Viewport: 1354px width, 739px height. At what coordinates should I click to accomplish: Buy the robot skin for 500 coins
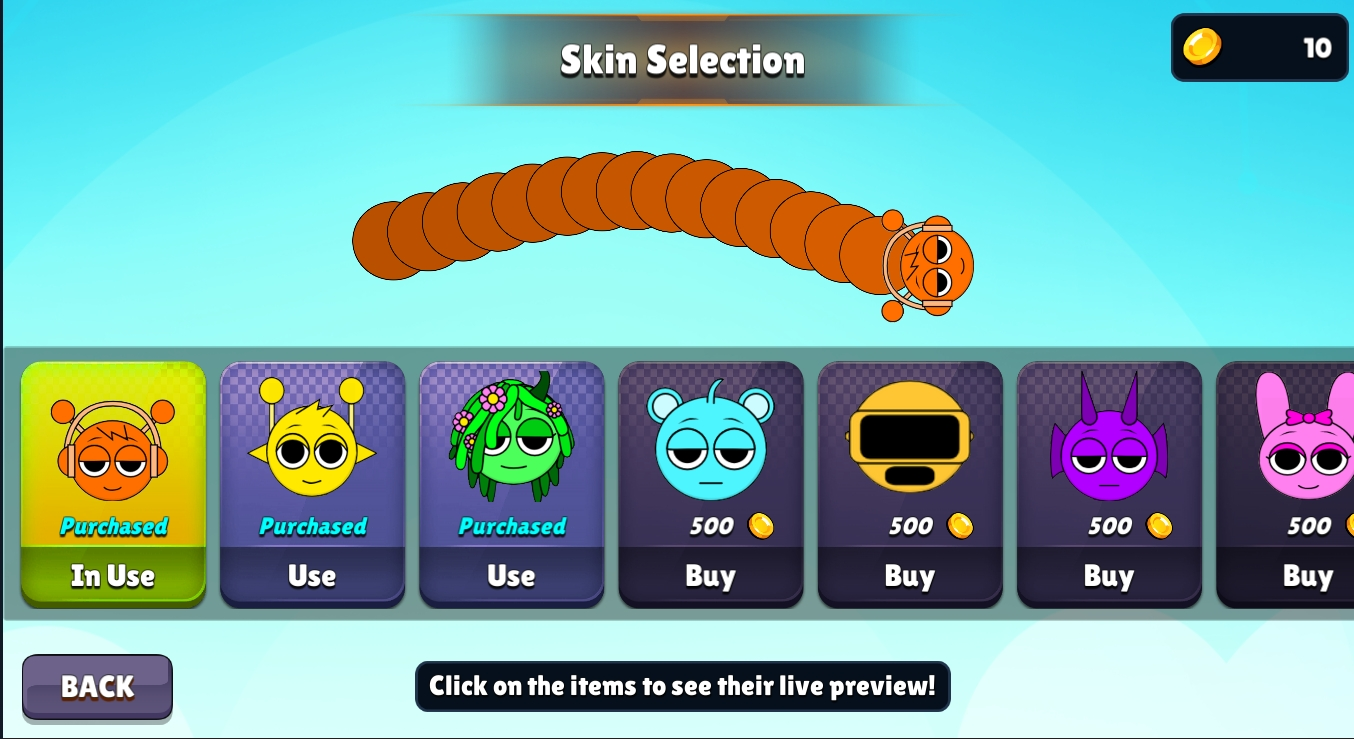tap(909, 576)
